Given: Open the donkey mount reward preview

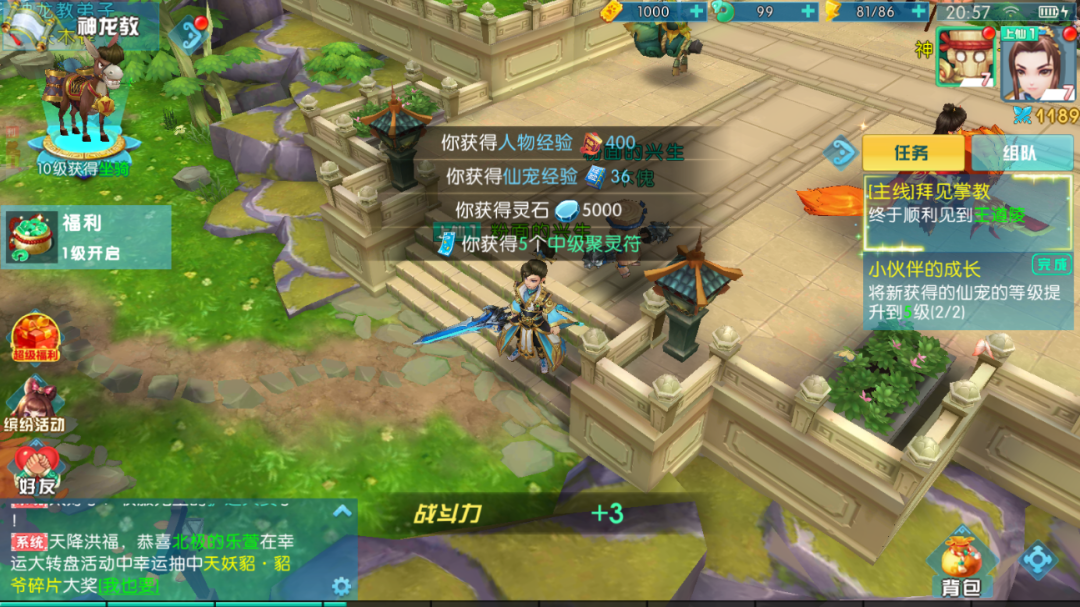Looking at the screenshot, I should coord(83,105).
